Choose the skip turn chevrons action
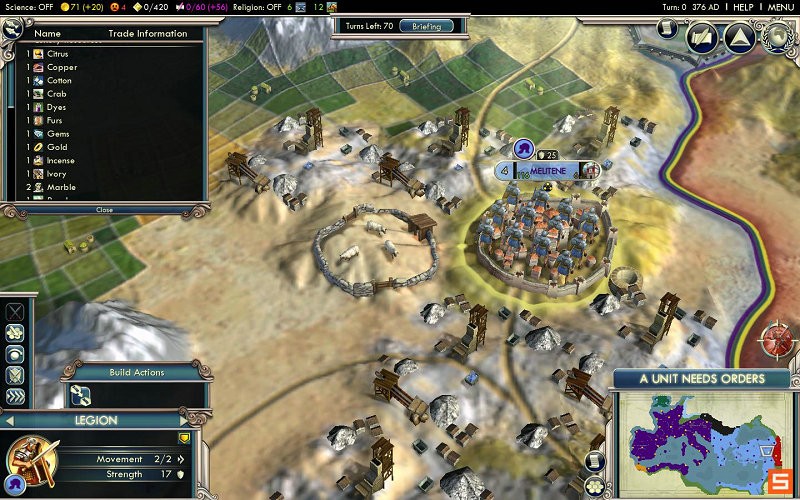The width and height of the screenshot is (800, 500). [x=16, y=397]
